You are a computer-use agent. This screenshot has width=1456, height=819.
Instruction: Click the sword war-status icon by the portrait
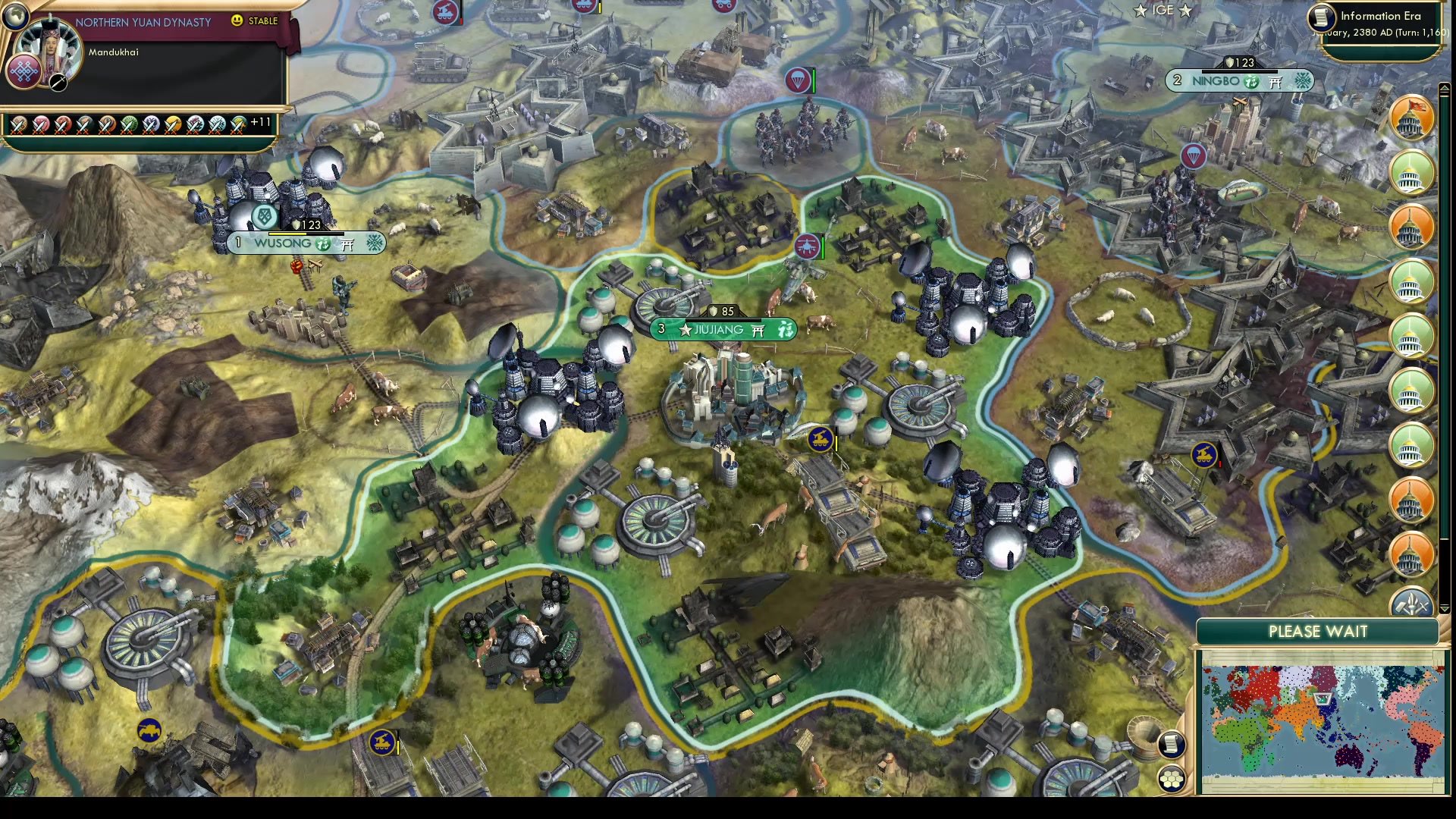click(58, 83)
